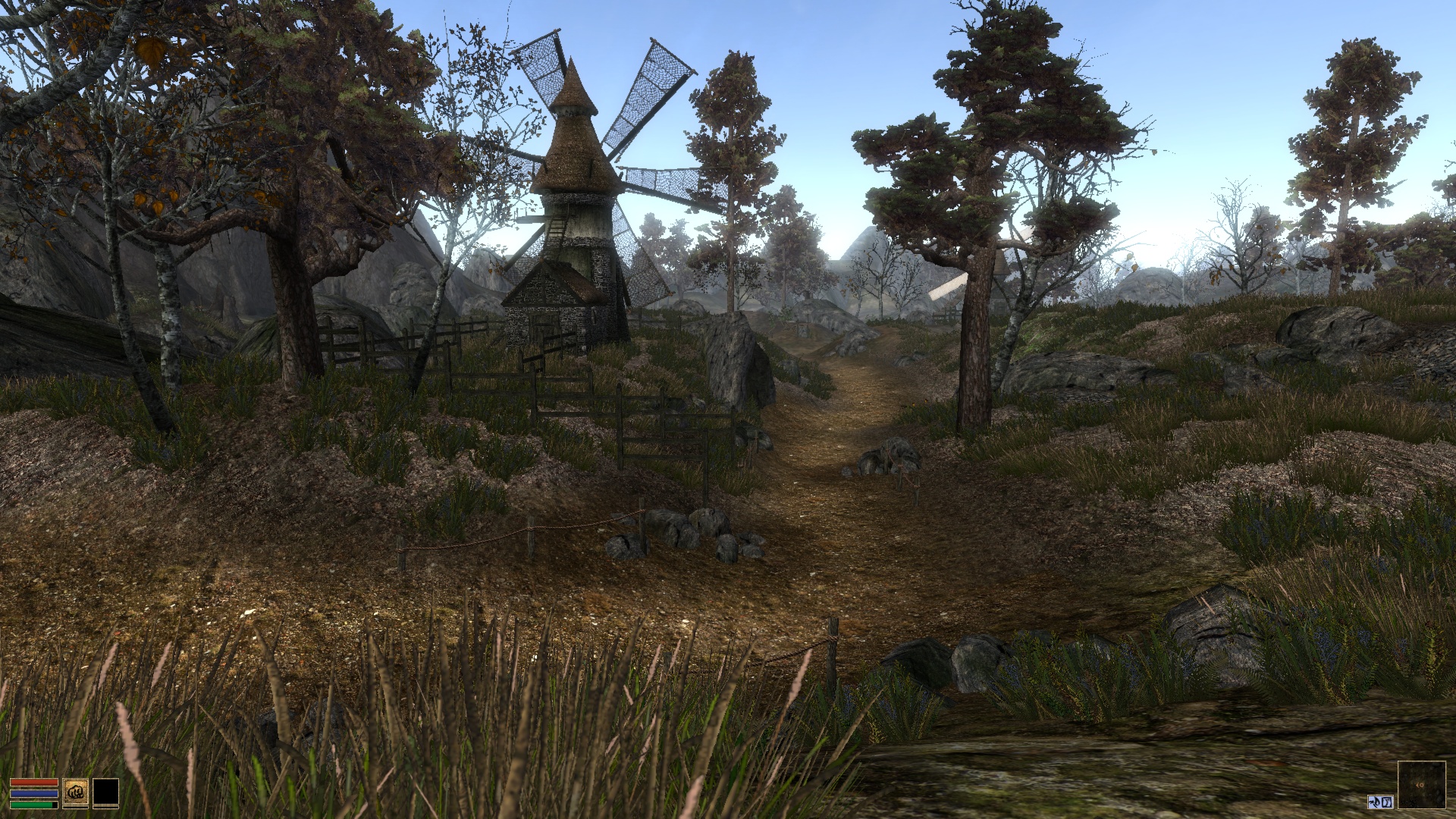Click the hand-to-hand fist weapon icon

pyautogui.click(x=75, y=792)
